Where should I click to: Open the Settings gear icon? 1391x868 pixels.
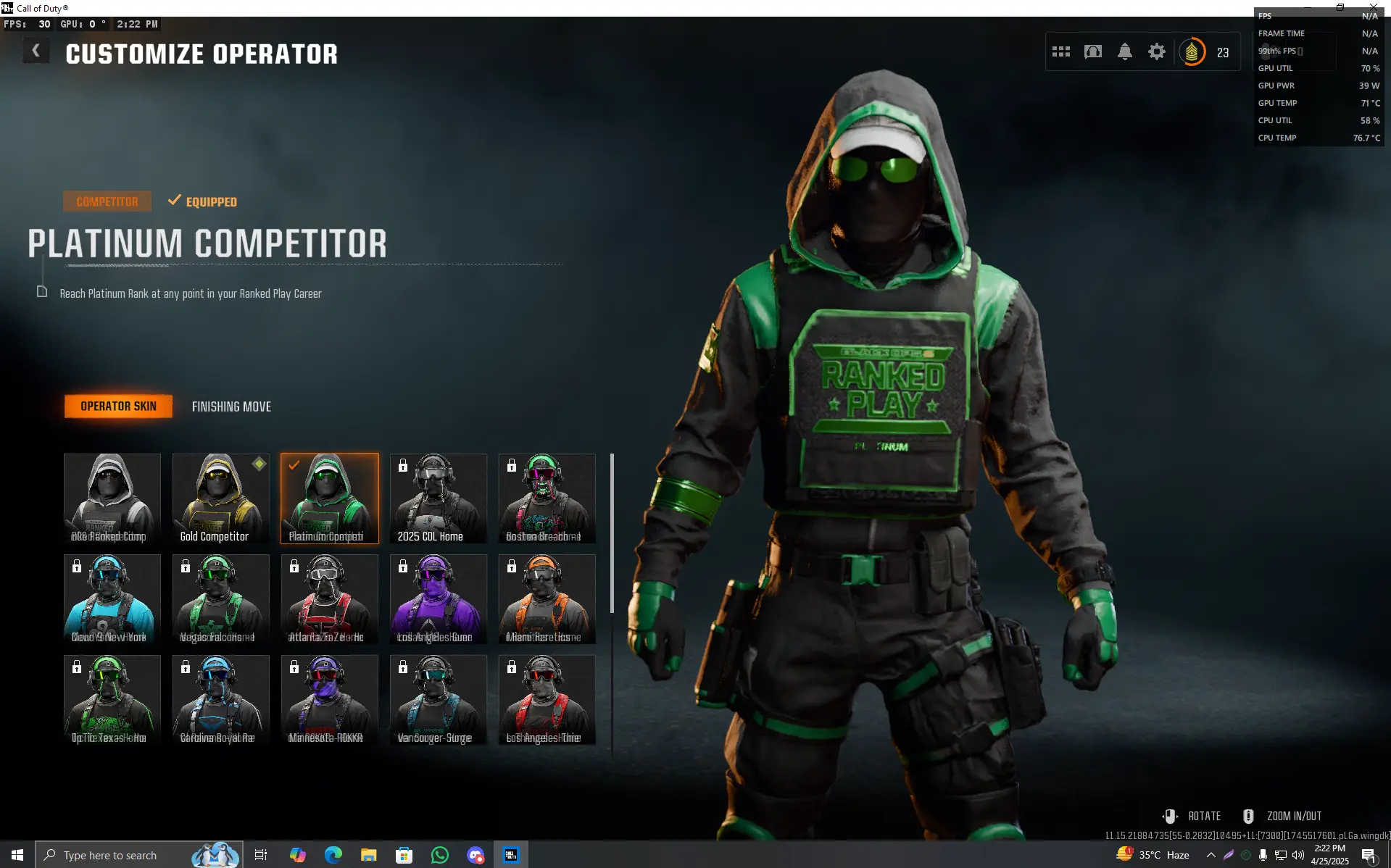(x=1156, y=51)
